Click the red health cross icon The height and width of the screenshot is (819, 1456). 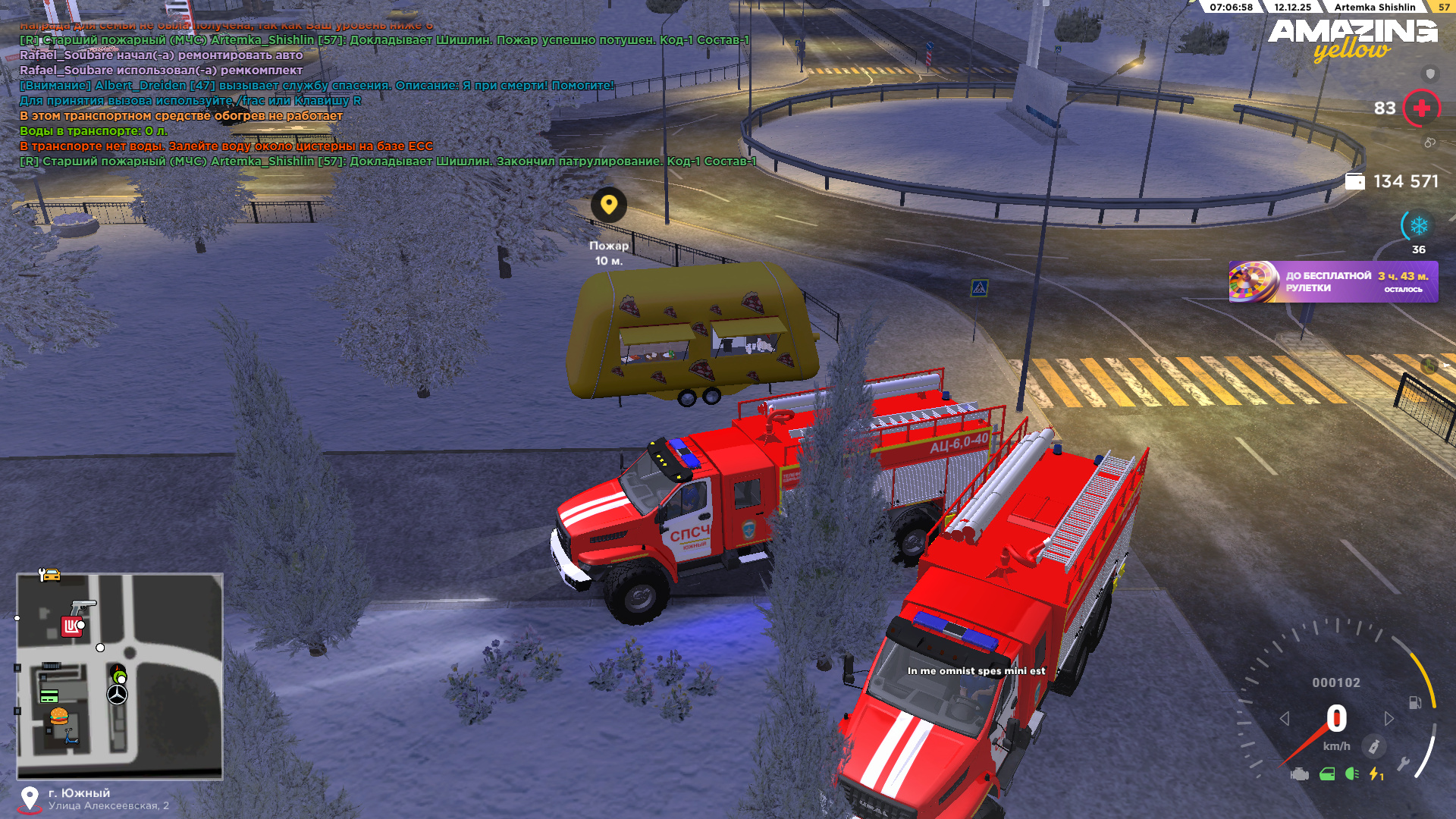[x=1421, y=108]
